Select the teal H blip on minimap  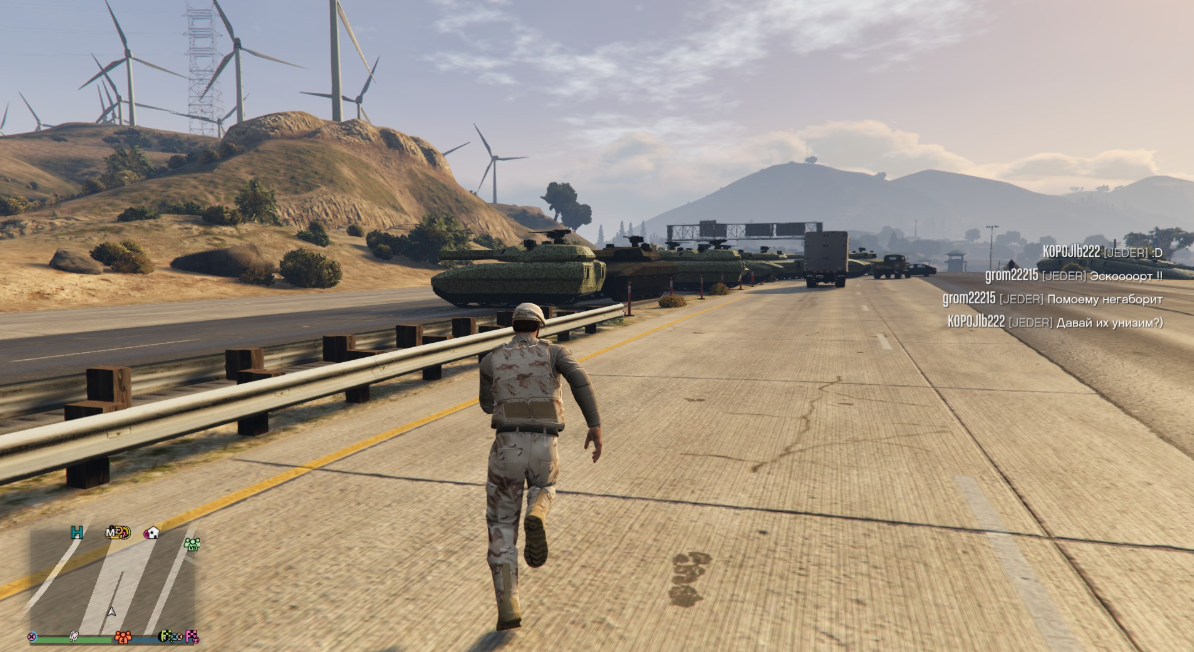tap(77, 532)
